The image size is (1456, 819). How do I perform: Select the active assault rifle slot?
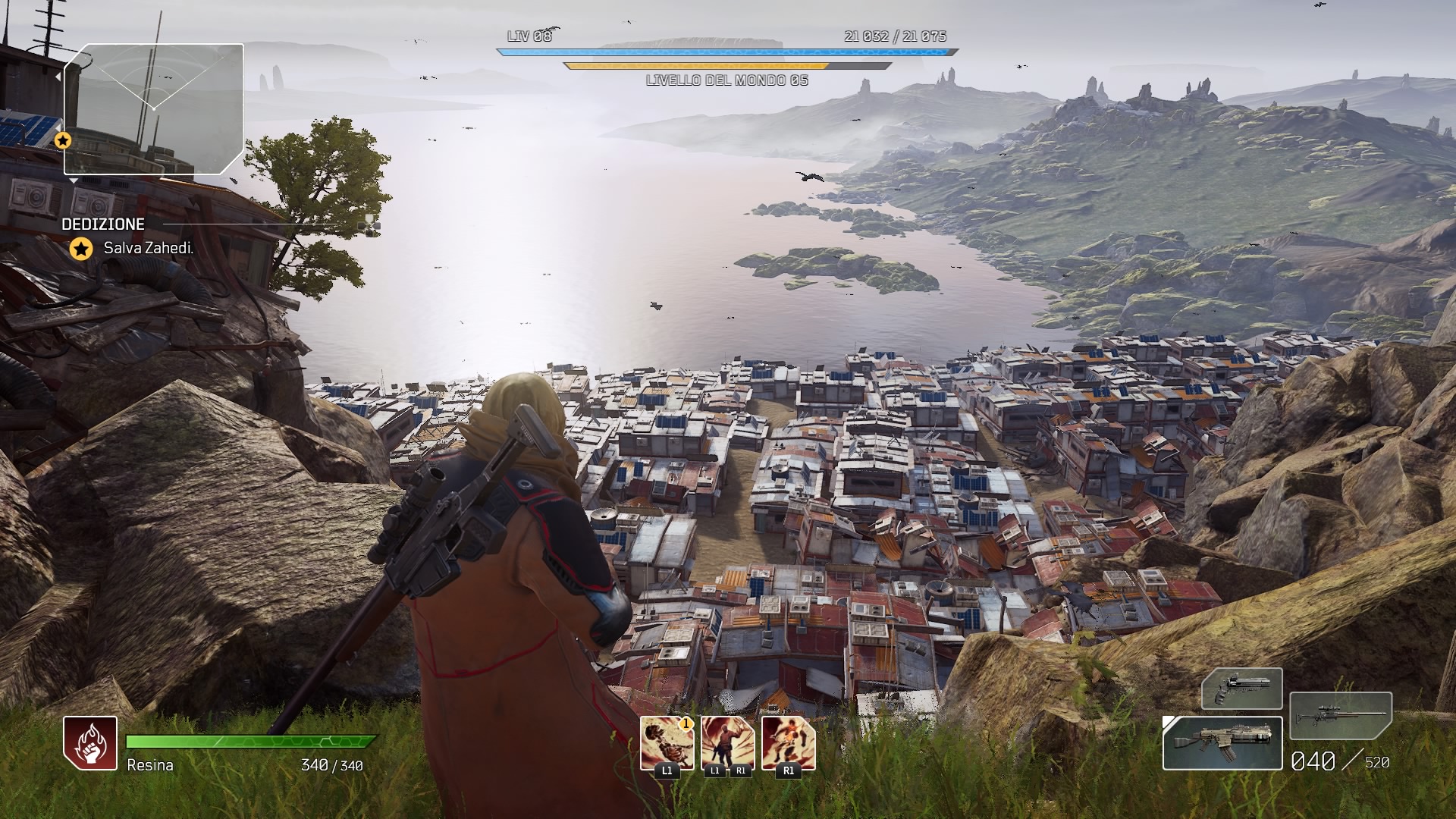(1222, 743)
